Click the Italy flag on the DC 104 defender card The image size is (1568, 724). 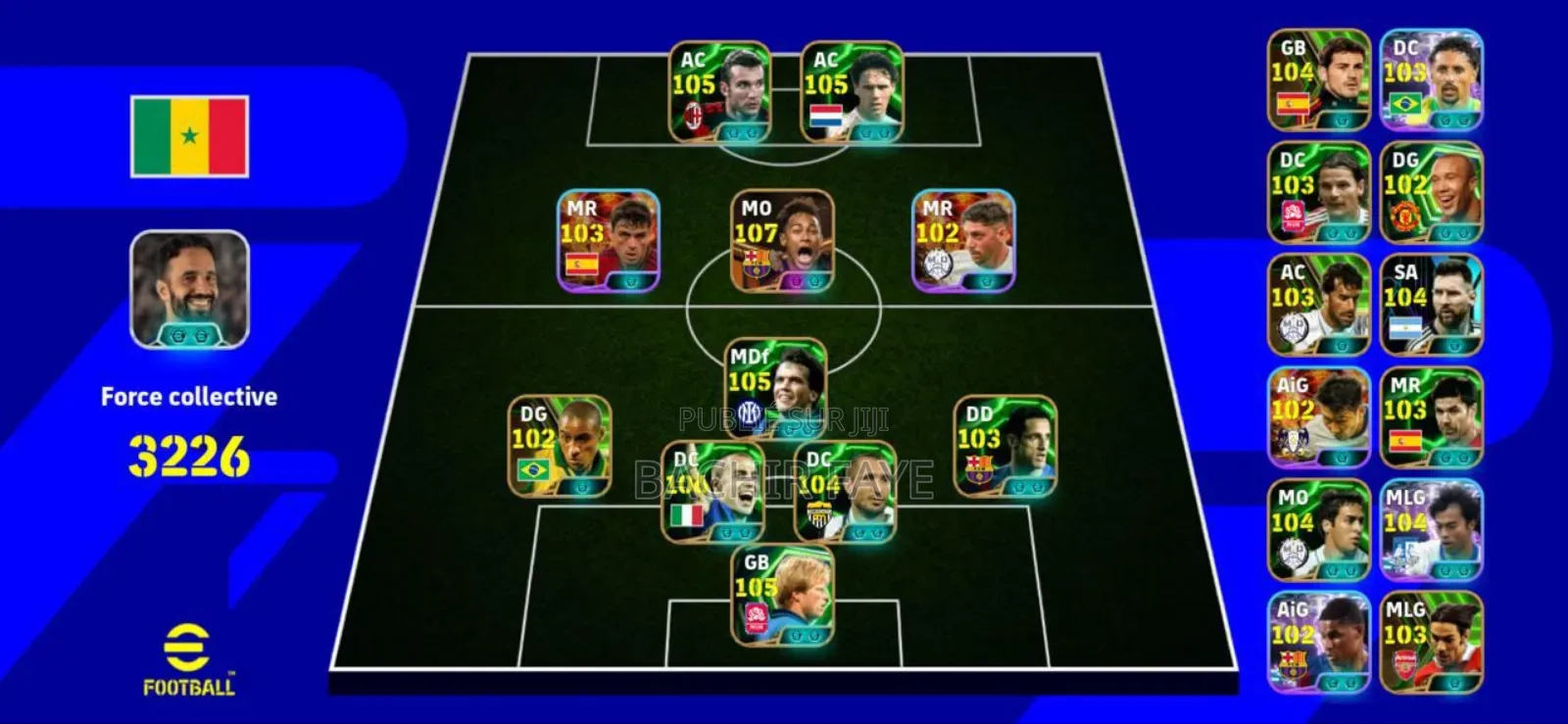[687, 514]
